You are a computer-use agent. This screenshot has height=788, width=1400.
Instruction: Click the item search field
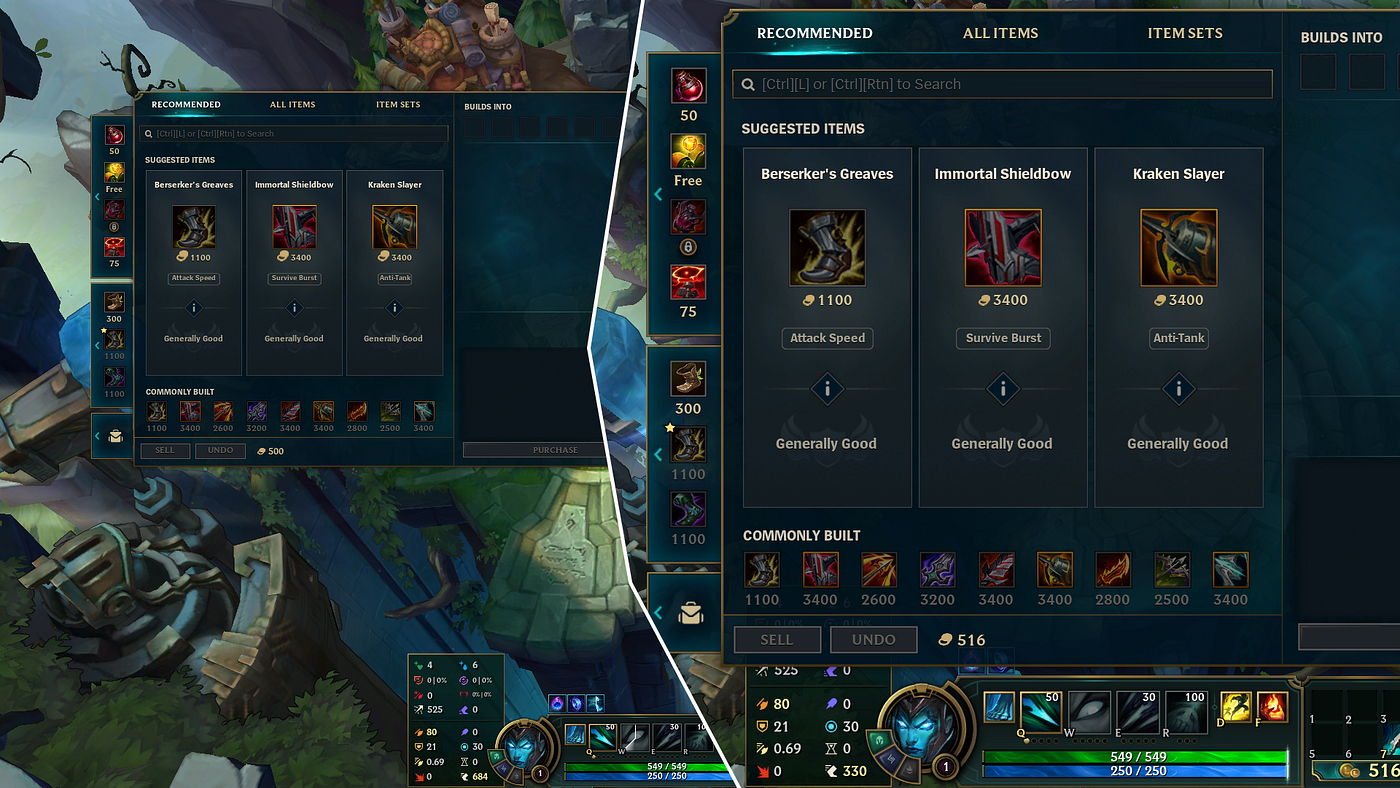tap(1000, 84)
